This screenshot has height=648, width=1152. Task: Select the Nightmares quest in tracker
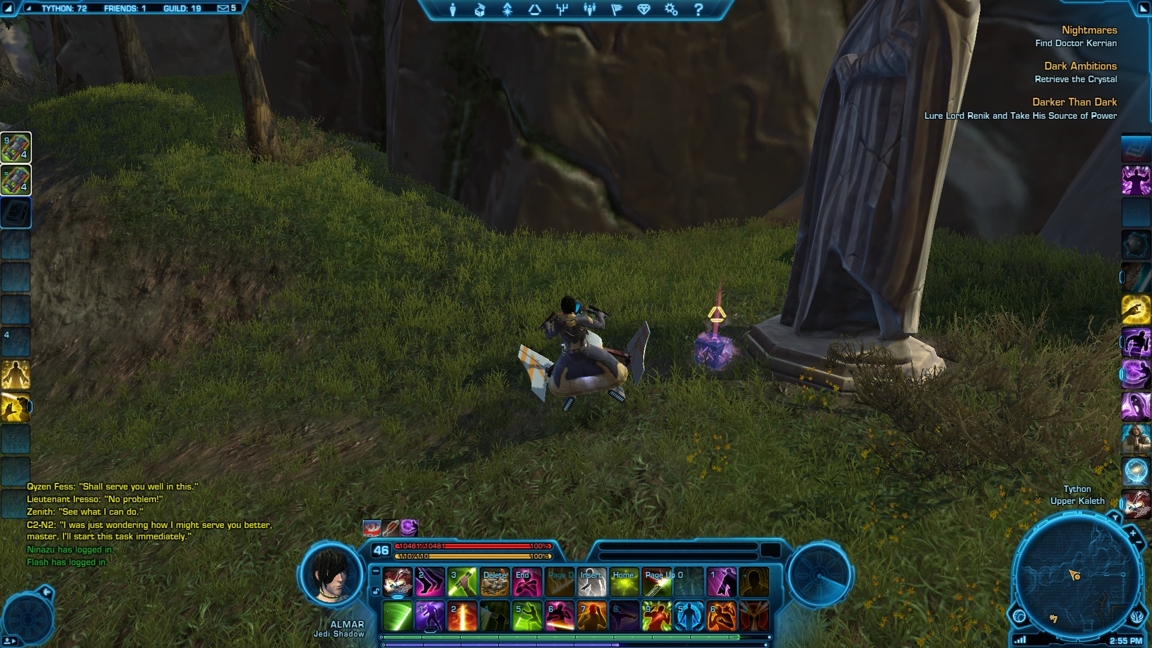point(1089,30)
